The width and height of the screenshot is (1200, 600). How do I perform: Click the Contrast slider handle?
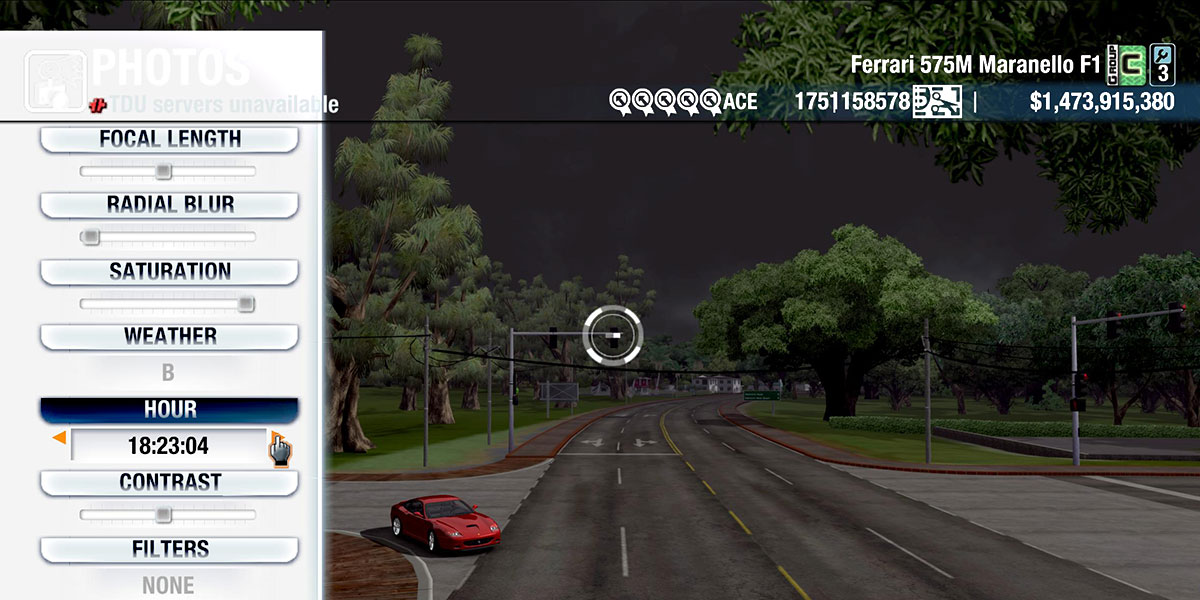click(x=163, y=515)
